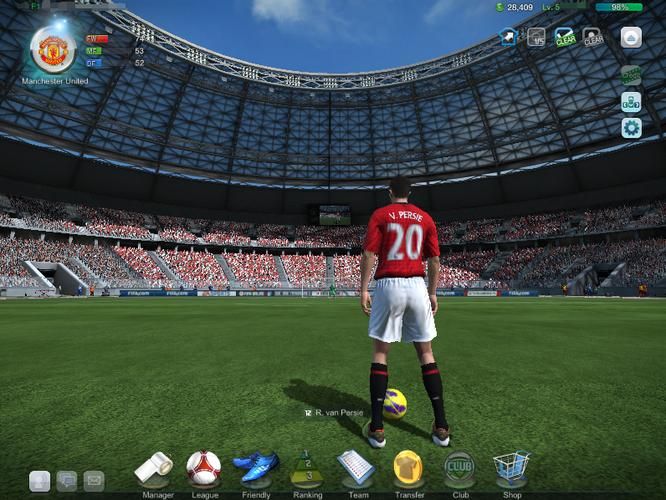The height and width of the screenshot is (500, 666).
Task: Click the blue house arrow icon
Action: pyautogui.click(x=509, y=37)
